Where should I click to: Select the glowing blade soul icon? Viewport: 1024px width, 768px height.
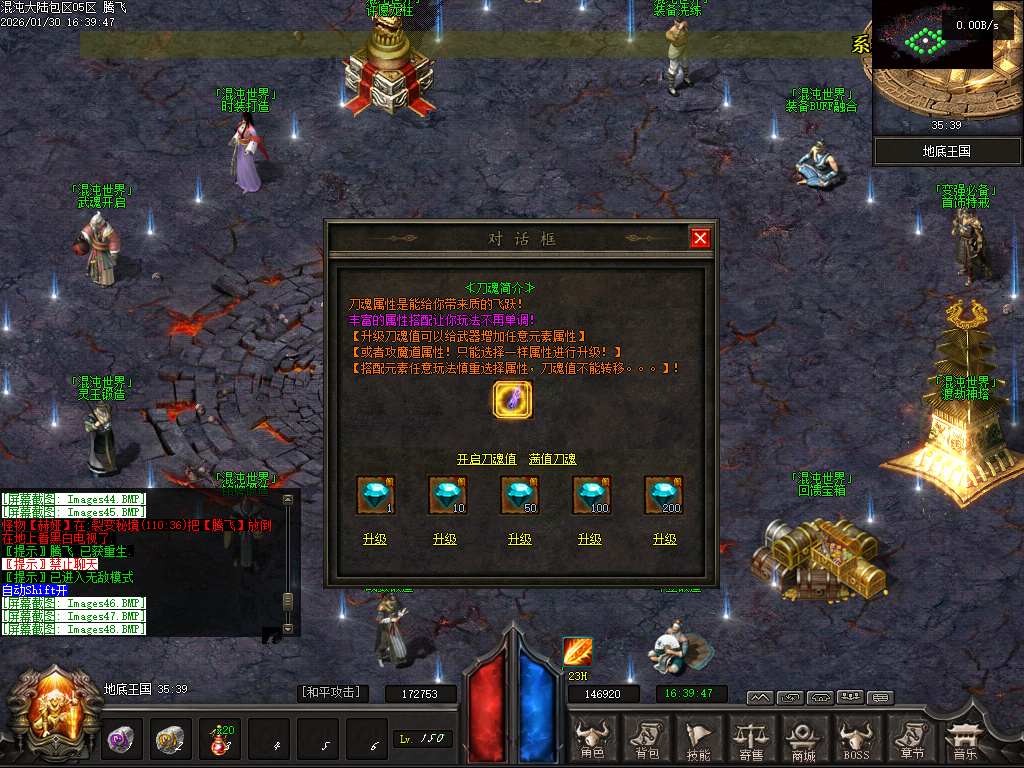513,400
